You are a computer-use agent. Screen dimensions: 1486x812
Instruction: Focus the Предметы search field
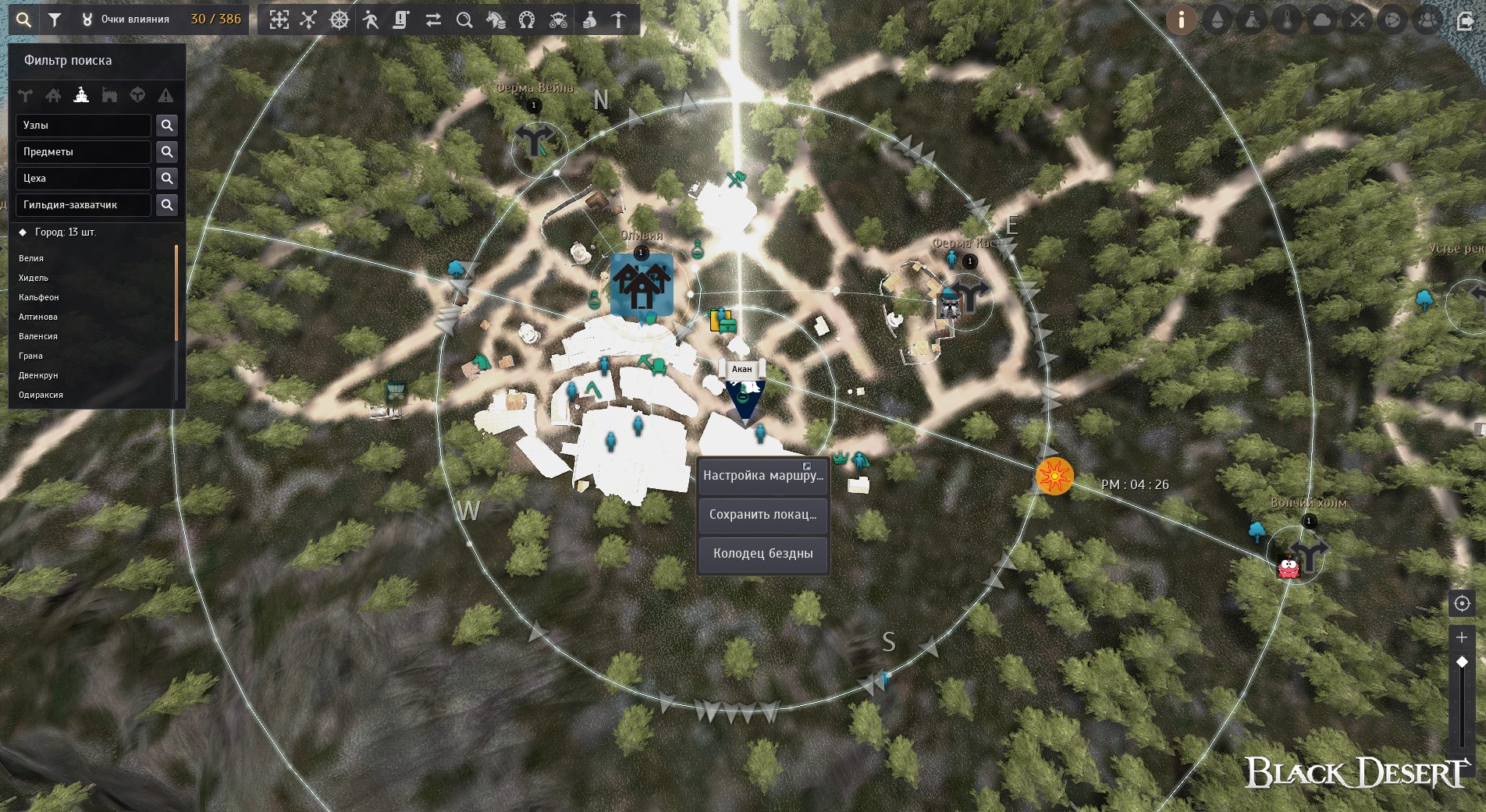[x=84, y=152]
